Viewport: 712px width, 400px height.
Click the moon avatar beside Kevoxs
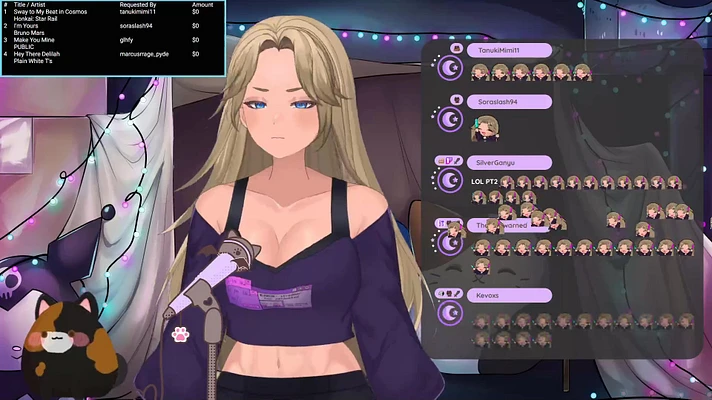(x=450, y=317)
